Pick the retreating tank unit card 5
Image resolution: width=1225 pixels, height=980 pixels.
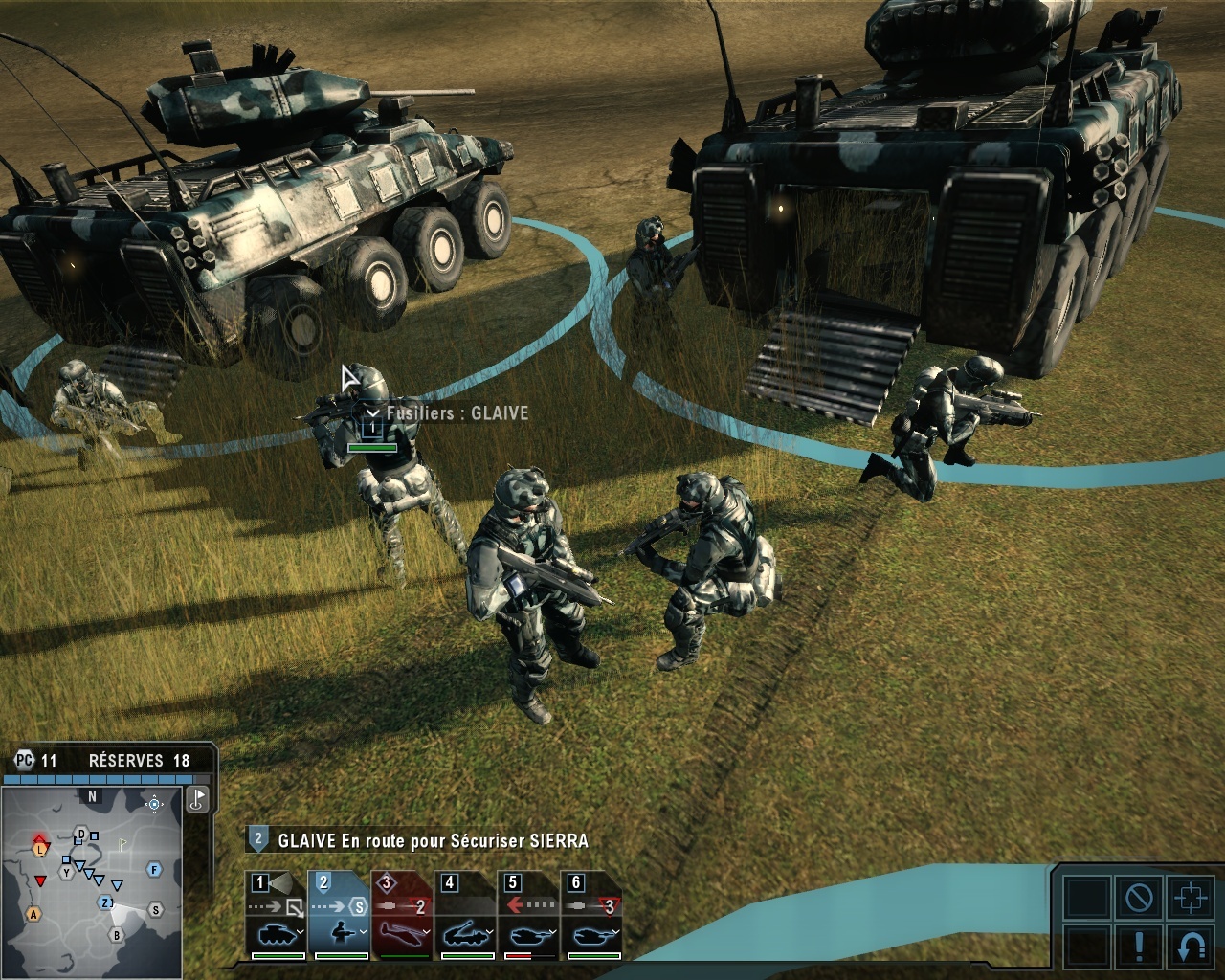[529, 915]
